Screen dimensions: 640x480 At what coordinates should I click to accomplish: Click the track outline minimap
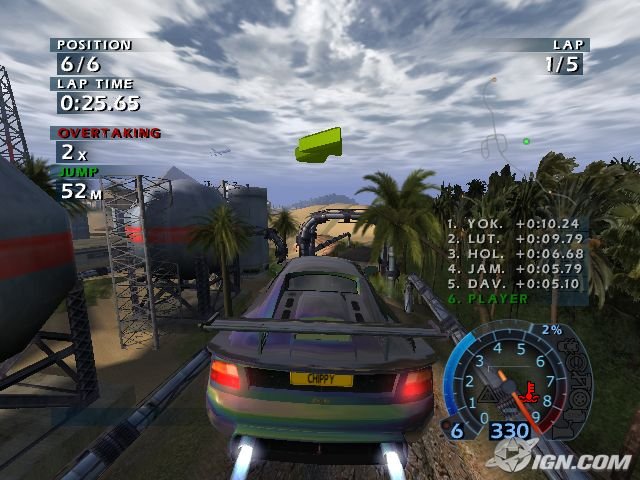point(500,120)
